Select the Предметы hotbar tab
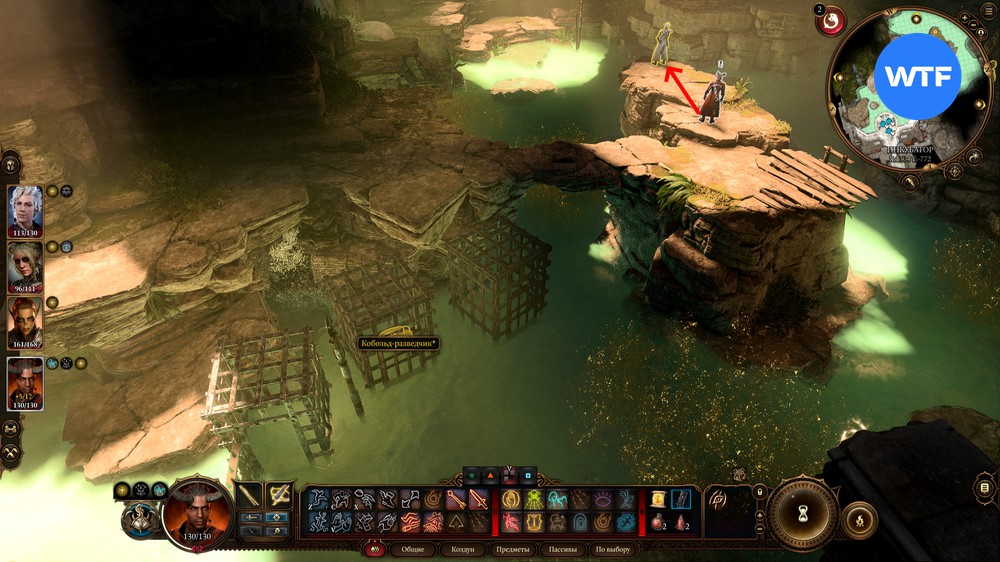Image resolution: width=1000 pixels, height=562 pixels. (513, 549)
